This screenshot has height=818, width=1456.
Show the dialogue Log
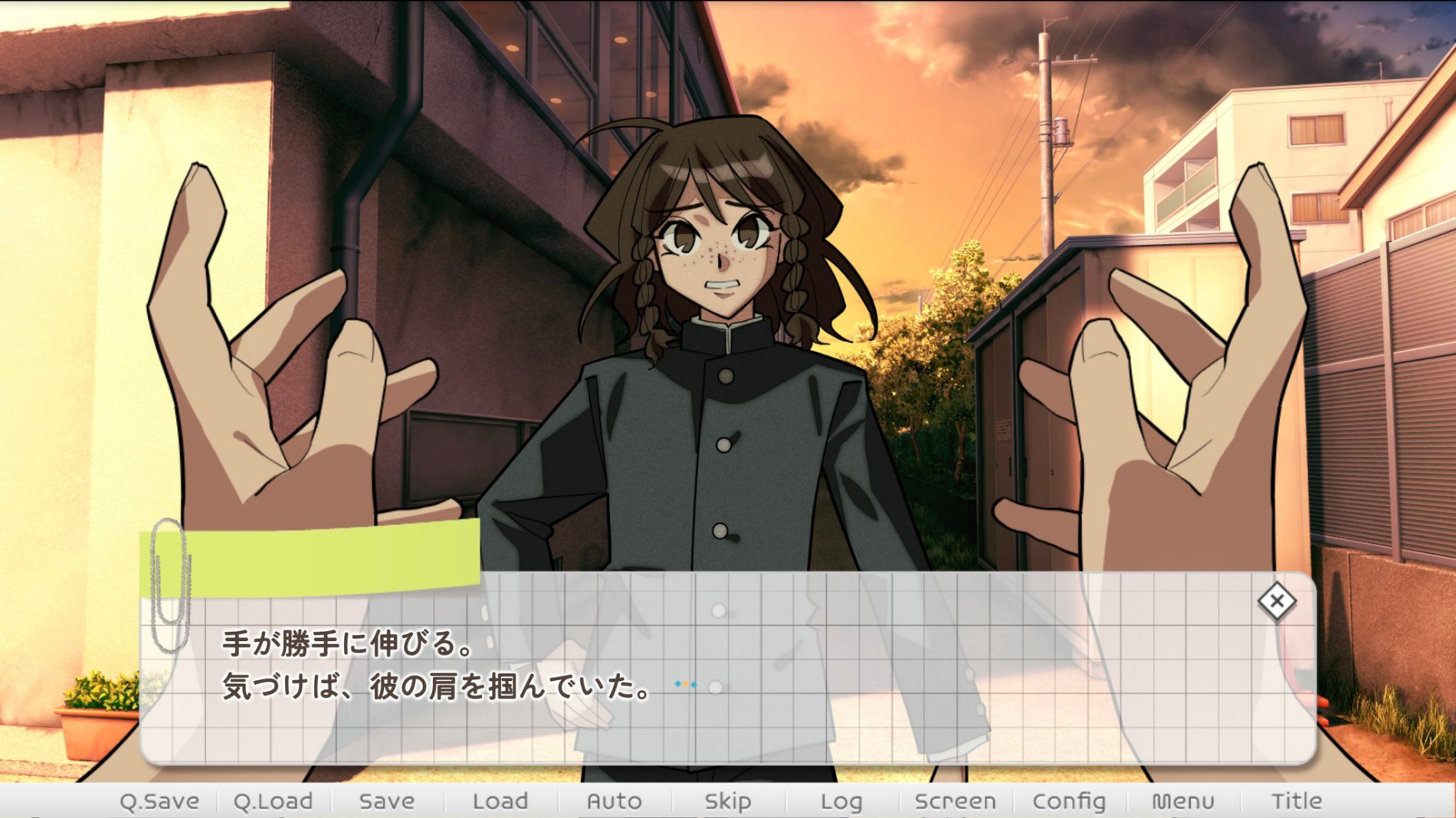click(x=841, y=801)
